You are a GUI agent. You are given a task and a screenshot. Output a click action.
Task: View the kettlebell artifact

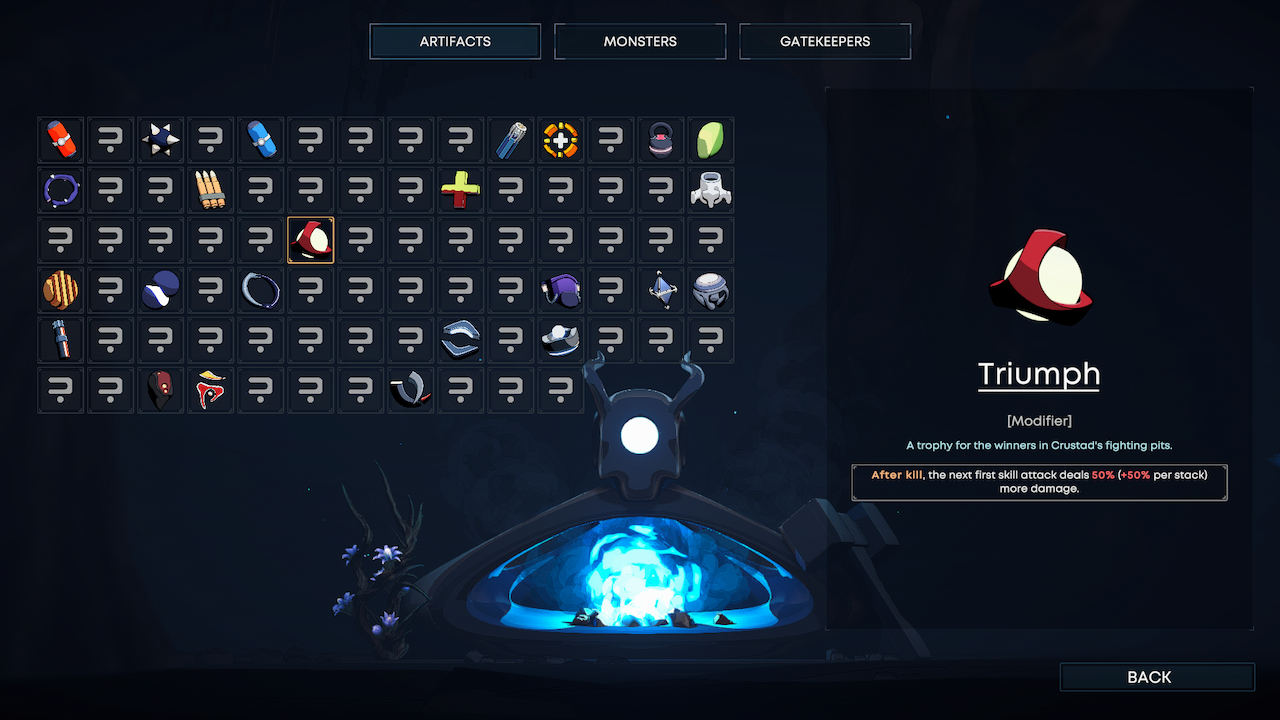[x=661, y=139]
